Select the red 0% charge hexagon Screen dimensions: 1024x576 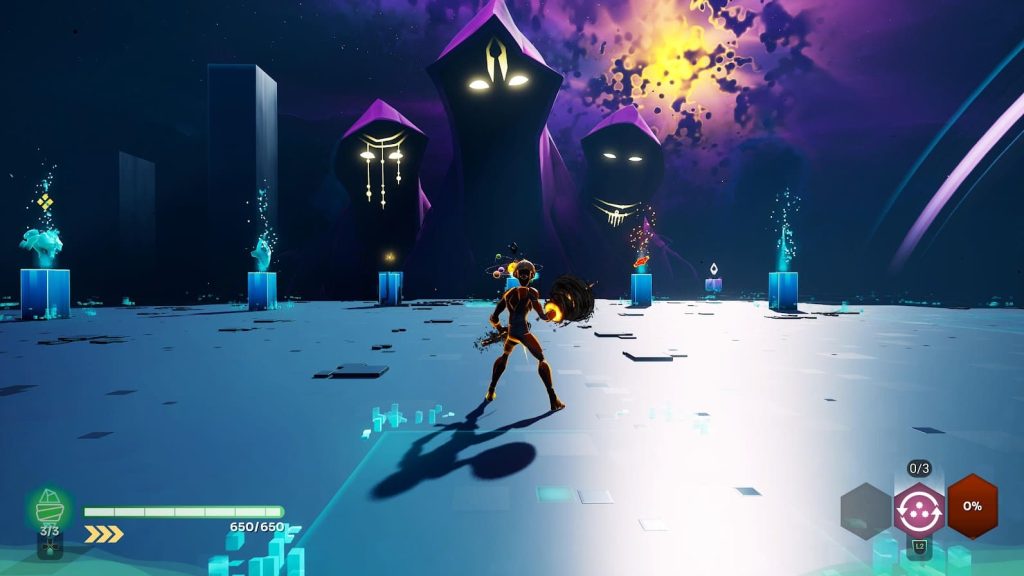[972, 506]
